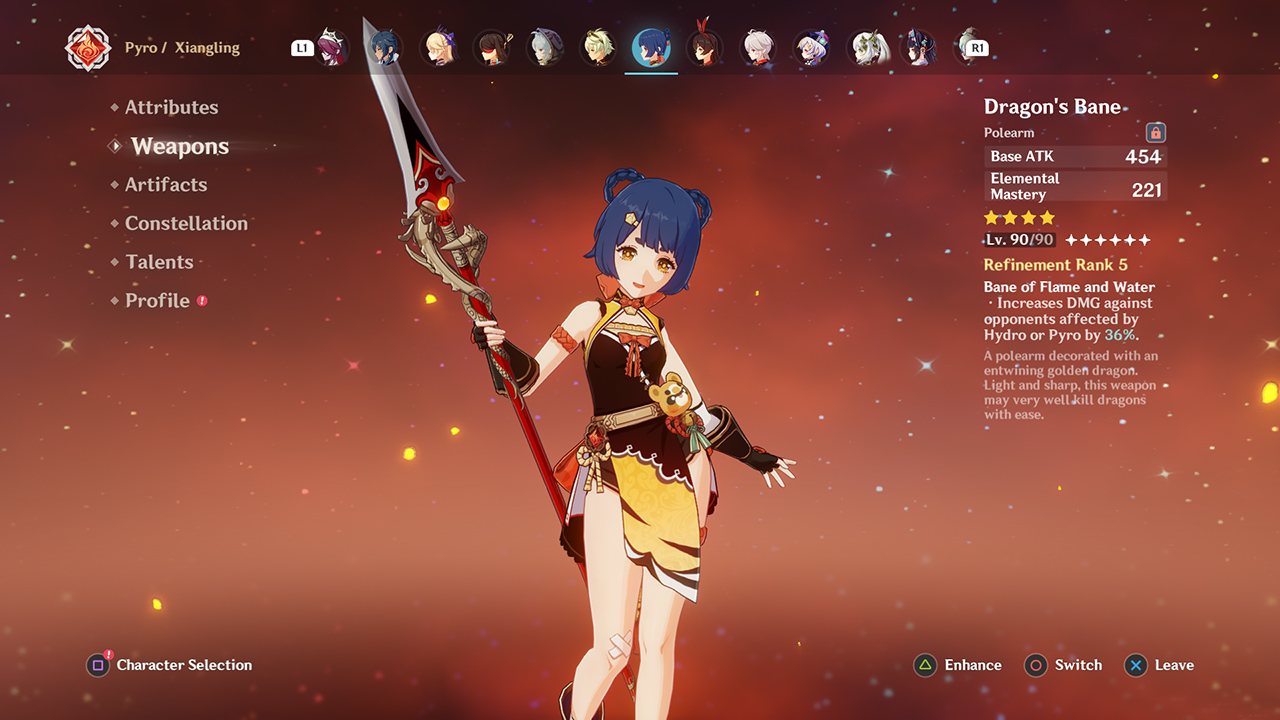Image resolution: width=1280 pixels, height=720 pixels.
Task: Click the circle Switch icon
Action: click(1035, 665)
